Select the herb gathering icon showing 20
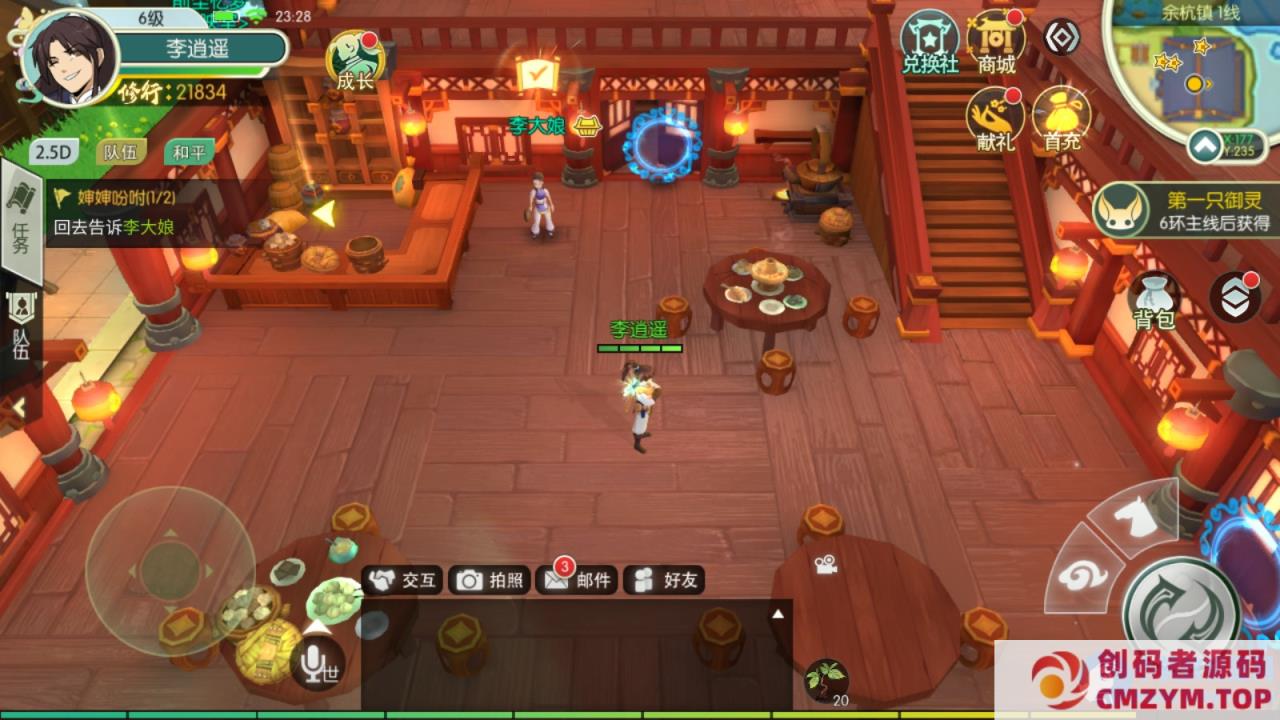 coord(828,680)
